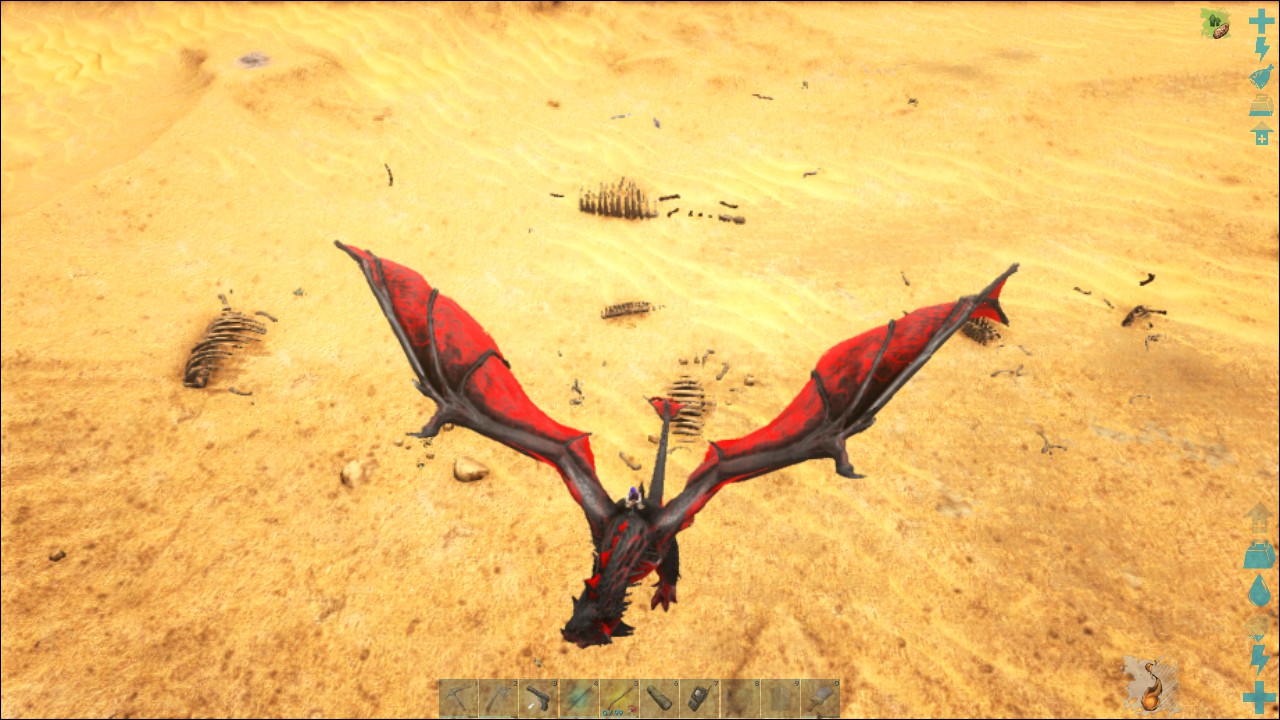Use the radio in hotbar slot 7
The width and height of the screenshot is (1280, 720).
pyautogui.click(x=699, y=698)
